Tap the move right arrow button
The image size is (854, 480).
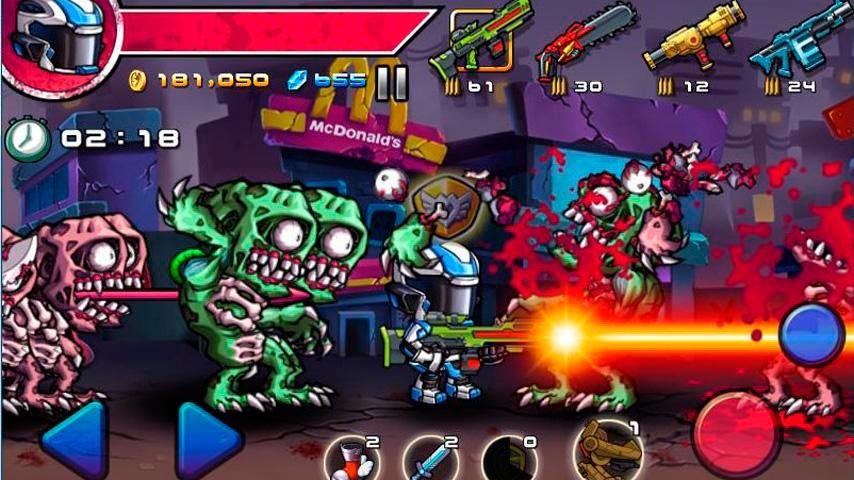click(209, 439)
